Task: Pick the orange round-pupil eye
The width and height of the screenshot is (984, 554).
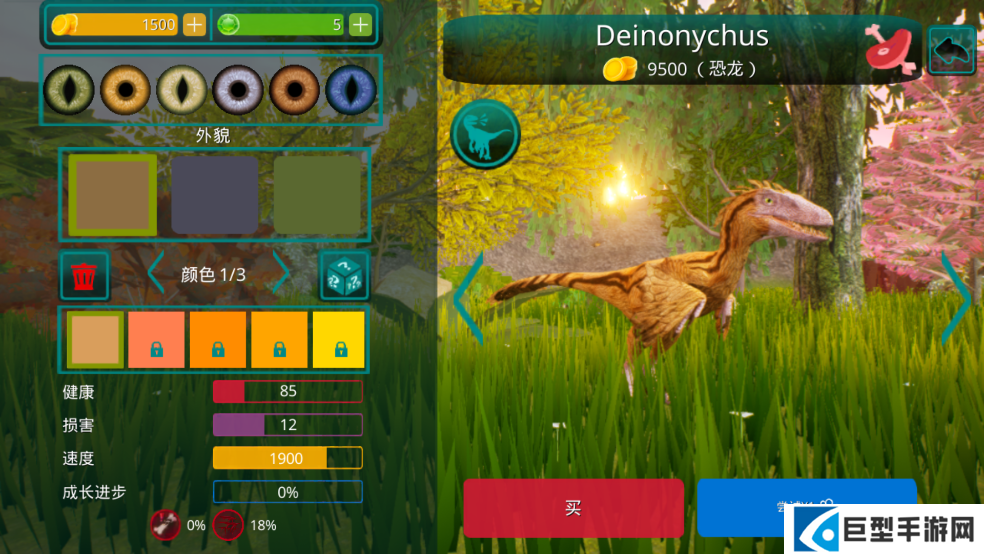Action: coord(125,91)
